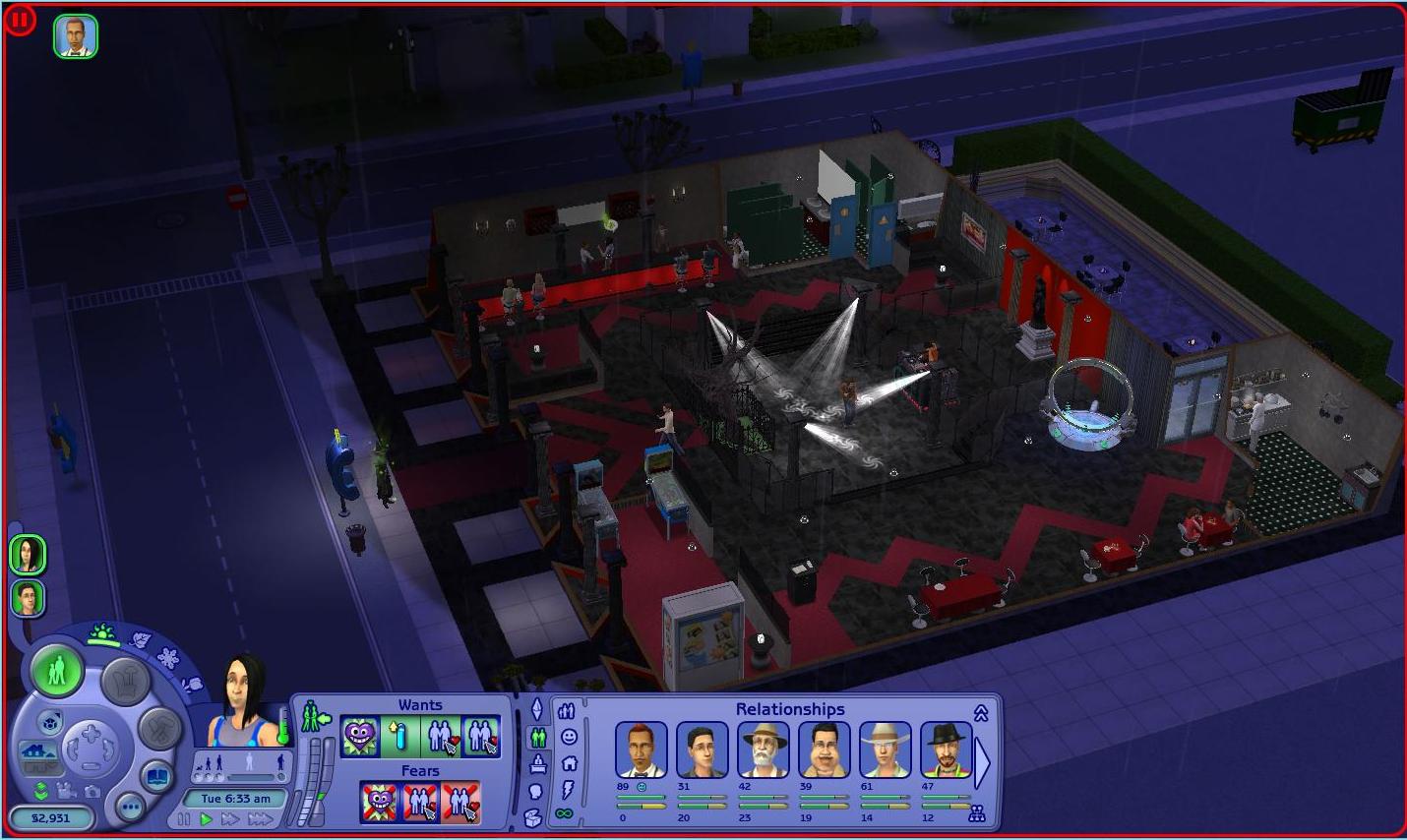Open the Career panel tab
This screenshot has width=1407, height=840.
coord(538,763)
